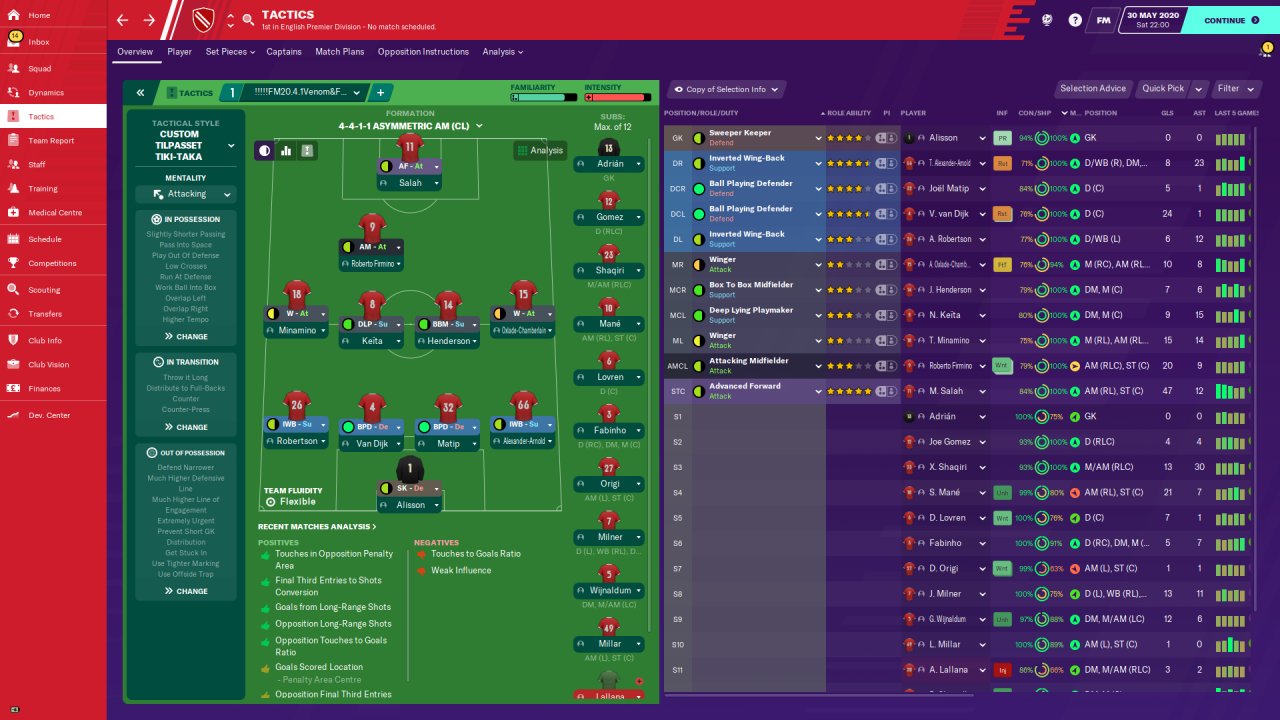Add a new tactic slot with plus button
The width and height of the screenshot is (1280, 720).
[x=380, y=93]
